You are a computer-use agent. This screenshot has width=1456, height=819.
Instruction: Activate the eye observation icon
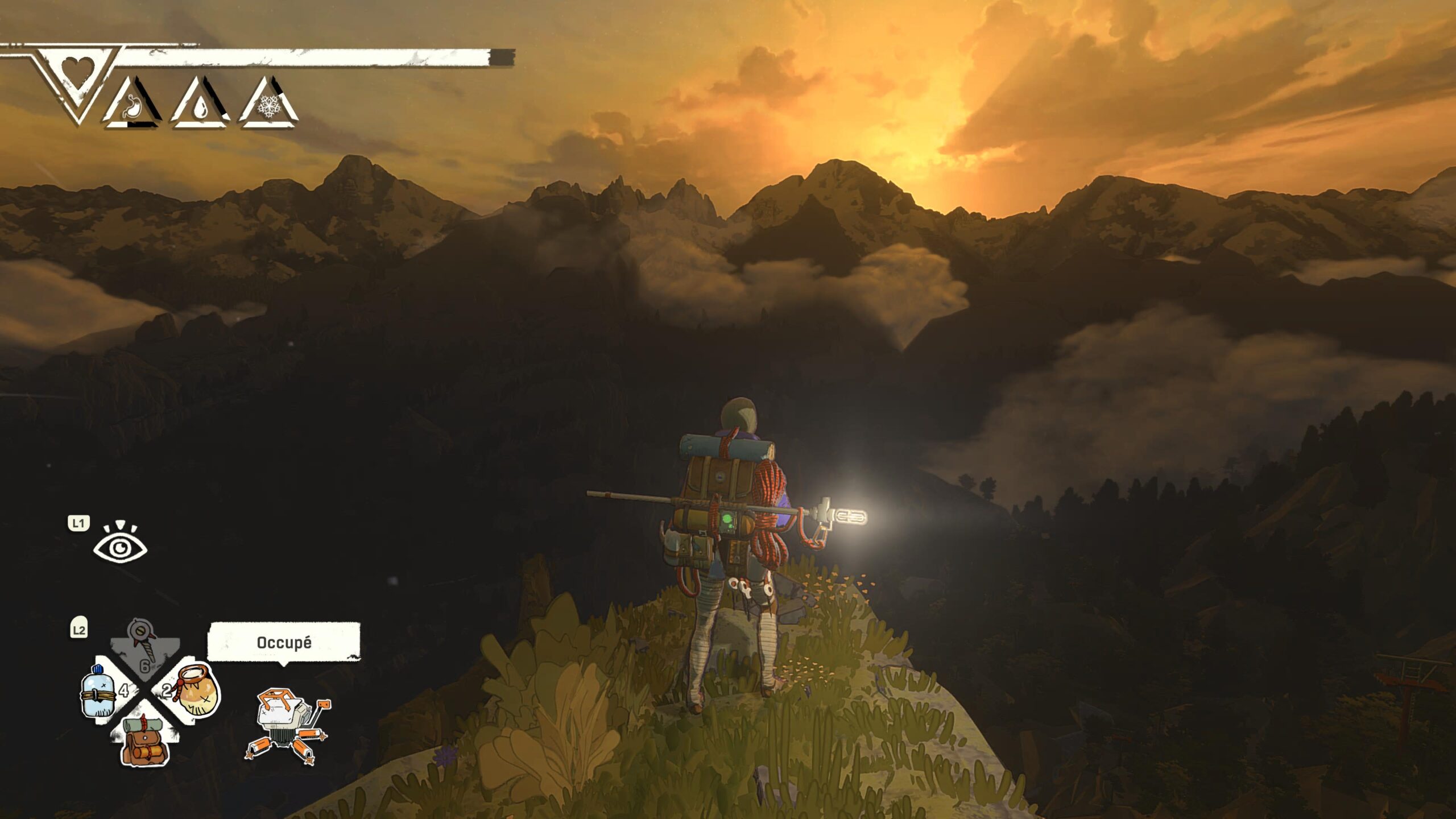pos(120,544)
